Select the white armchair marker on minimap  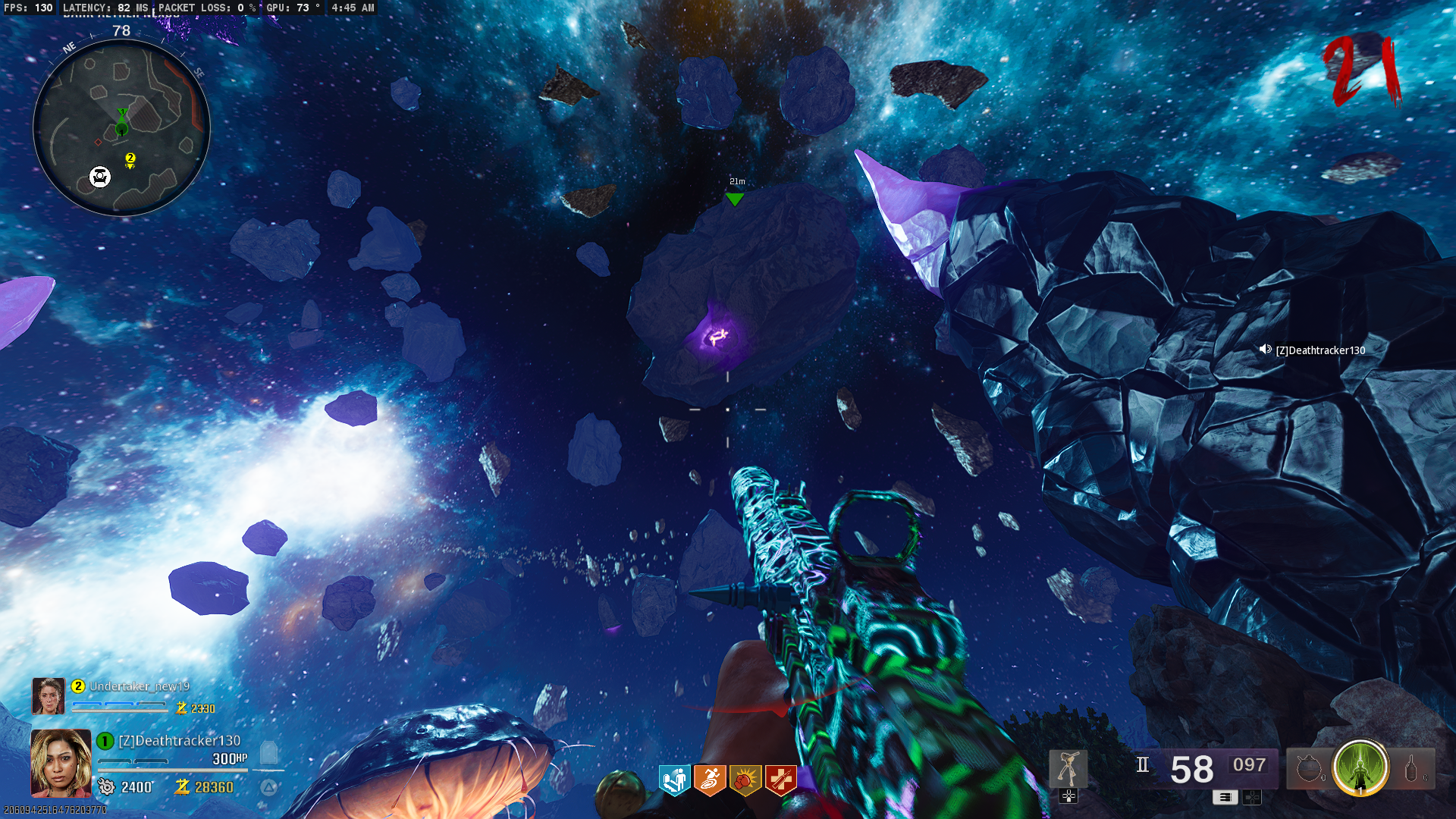click(100, 177)
